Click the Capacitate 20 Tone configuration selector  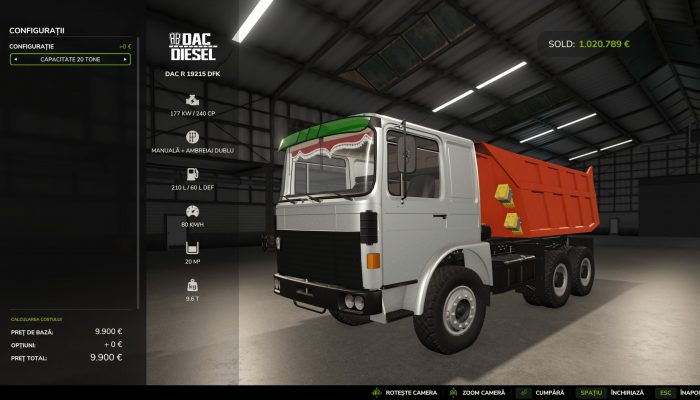(x=70, y=60)
